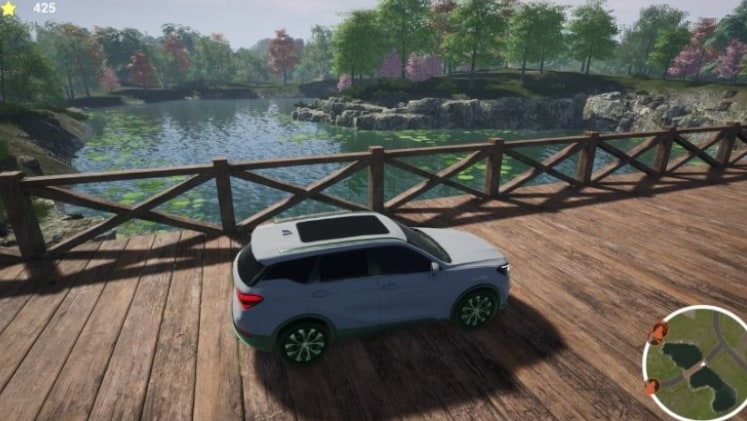This screenshot has height=421, width=747.
Task: Click the circular minimap
Action: [699, 364]
